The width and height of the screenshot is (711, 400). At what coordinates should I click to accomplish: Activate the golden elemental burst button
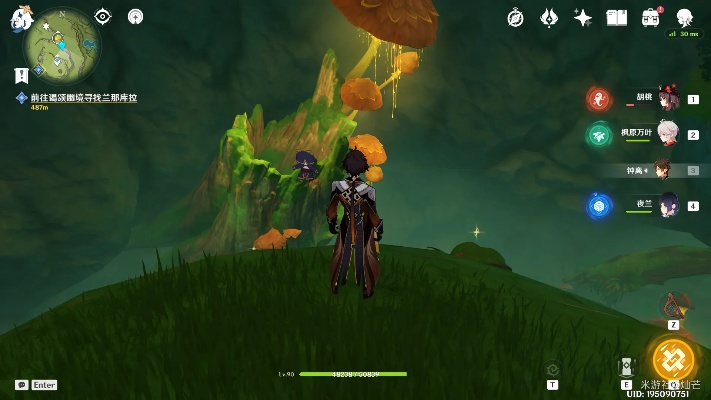pyautogui.click(x=673, y=359)
